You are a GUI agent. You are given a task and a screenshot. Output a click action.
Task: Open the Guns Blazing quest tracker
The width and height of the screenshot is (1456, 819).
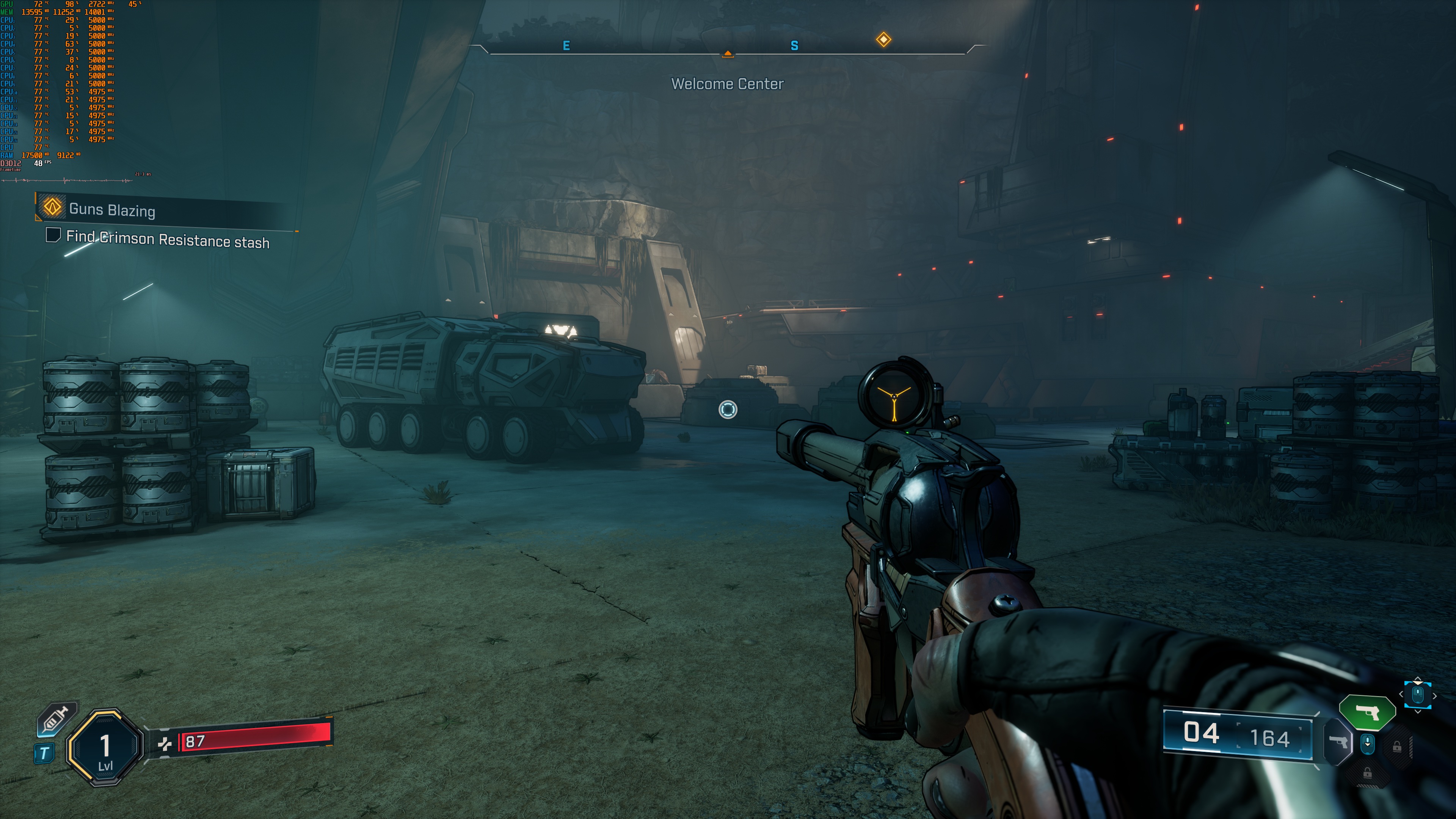click(x=112, y=210)
